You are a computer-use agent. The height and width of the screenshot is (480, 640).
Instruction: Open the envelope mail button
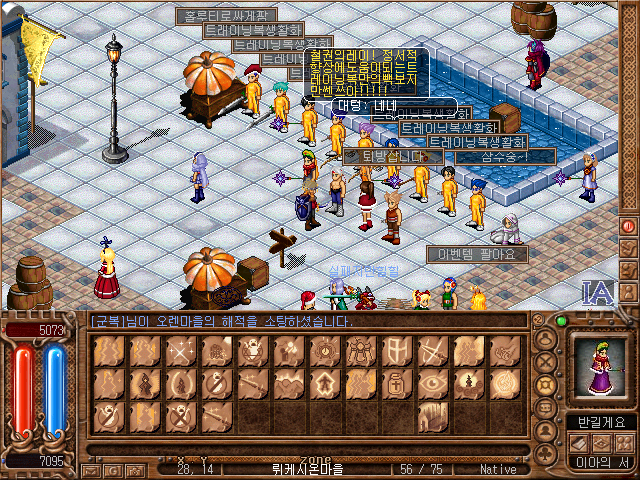tap(91, 469)
